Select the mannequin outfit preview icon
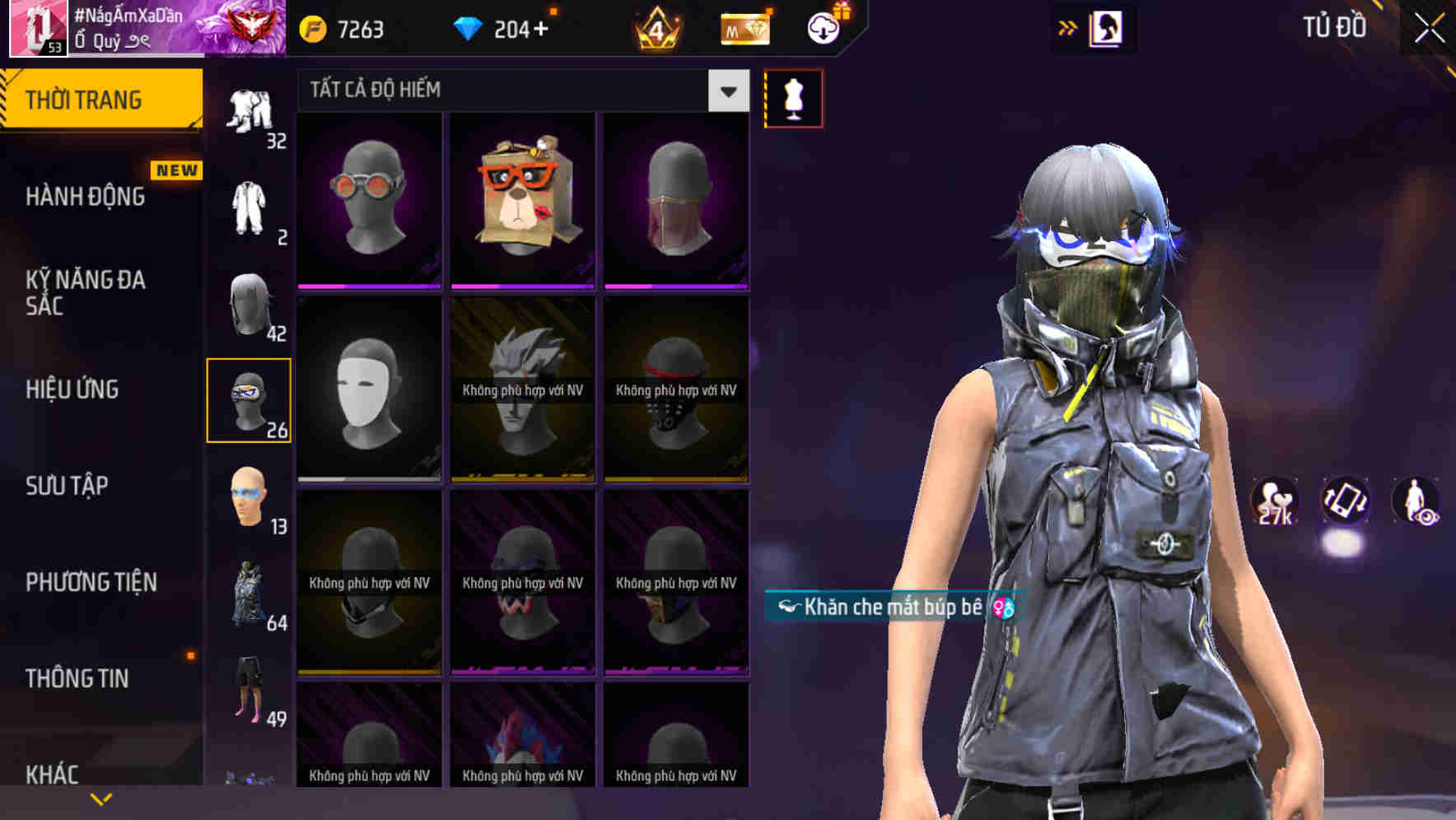The height and width of the screenshot is (820, 1456). tap(793, 98)
